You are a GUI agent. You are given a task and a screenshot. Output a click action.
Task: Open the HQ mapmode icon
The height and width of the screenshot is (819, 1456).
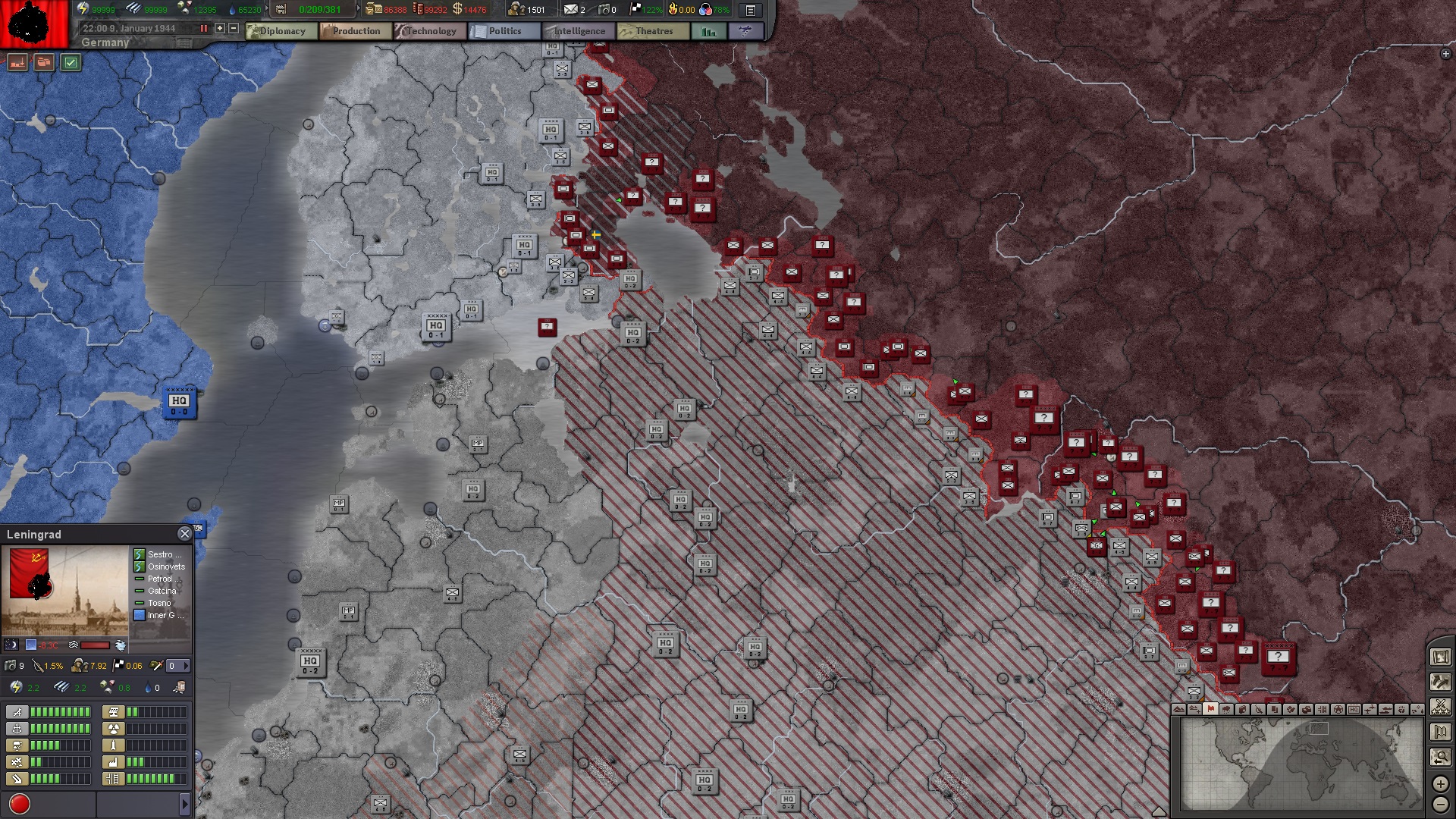pos(1354,710)
